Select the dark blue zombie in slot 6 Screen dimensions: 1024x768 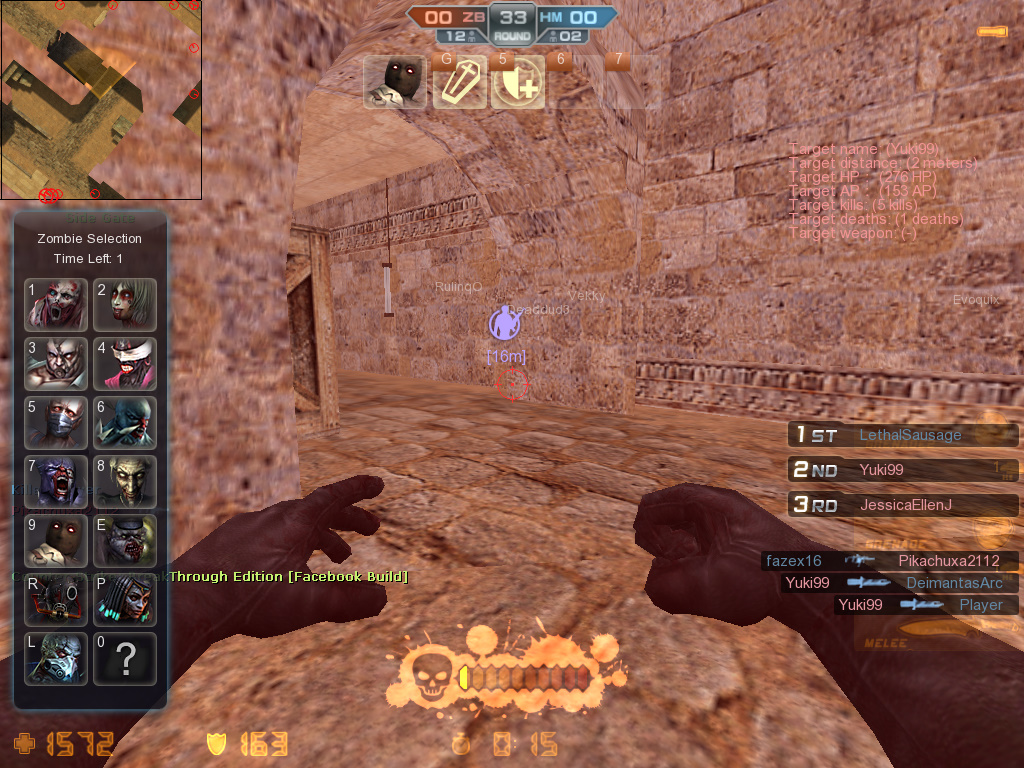[x=125, y=423]
